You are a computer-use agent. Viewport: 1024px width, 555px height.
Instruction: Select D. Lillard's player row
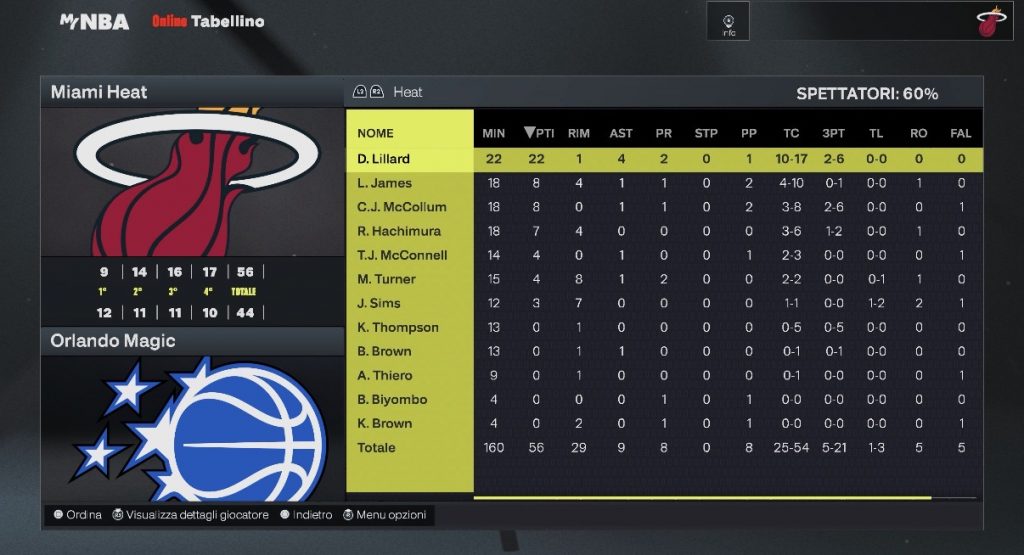[x=384, y=159]
